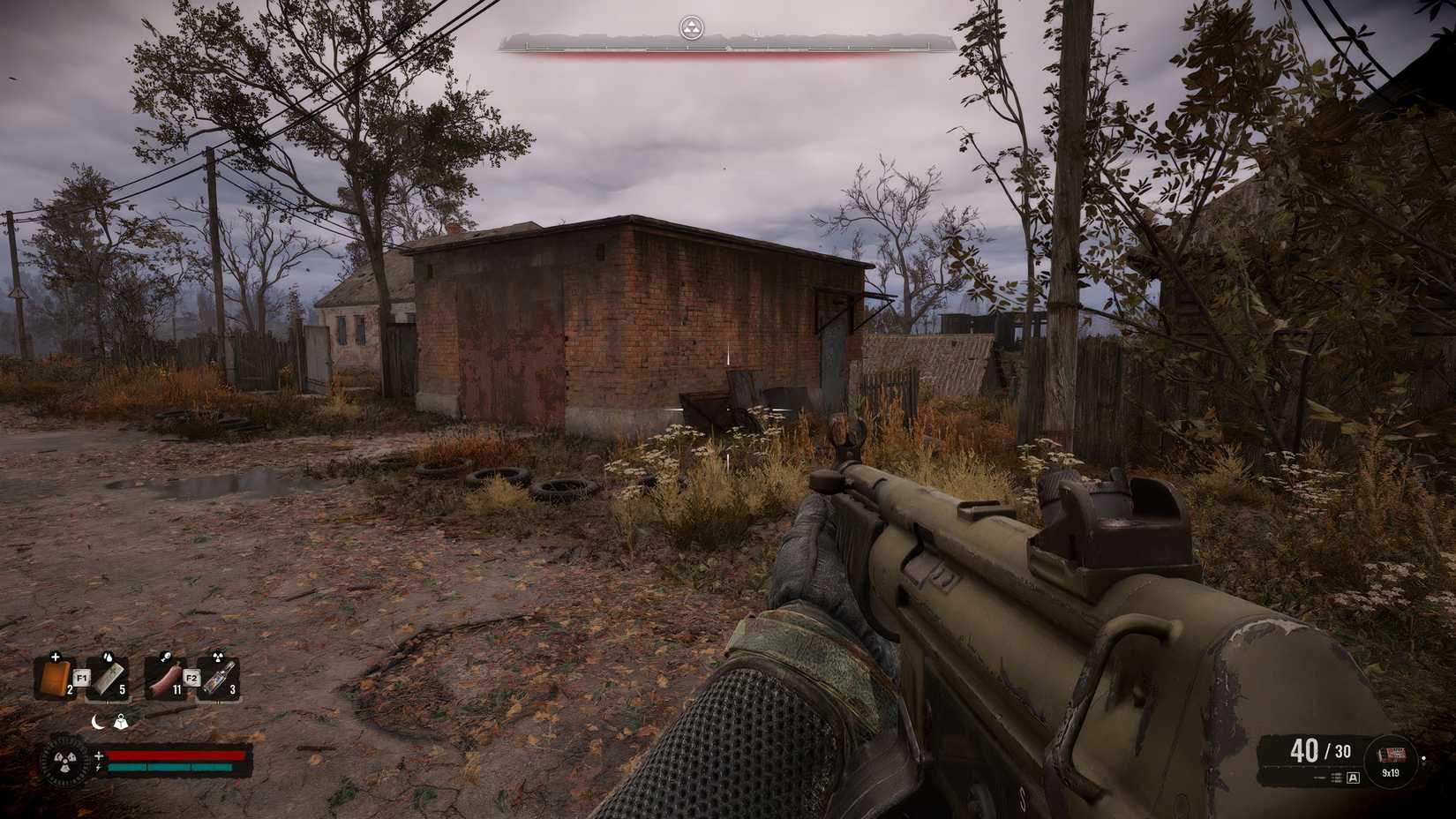Open the fire mode list beside the A badge
Screen dimensions: 1456x819
click(x=1337, y=778)
